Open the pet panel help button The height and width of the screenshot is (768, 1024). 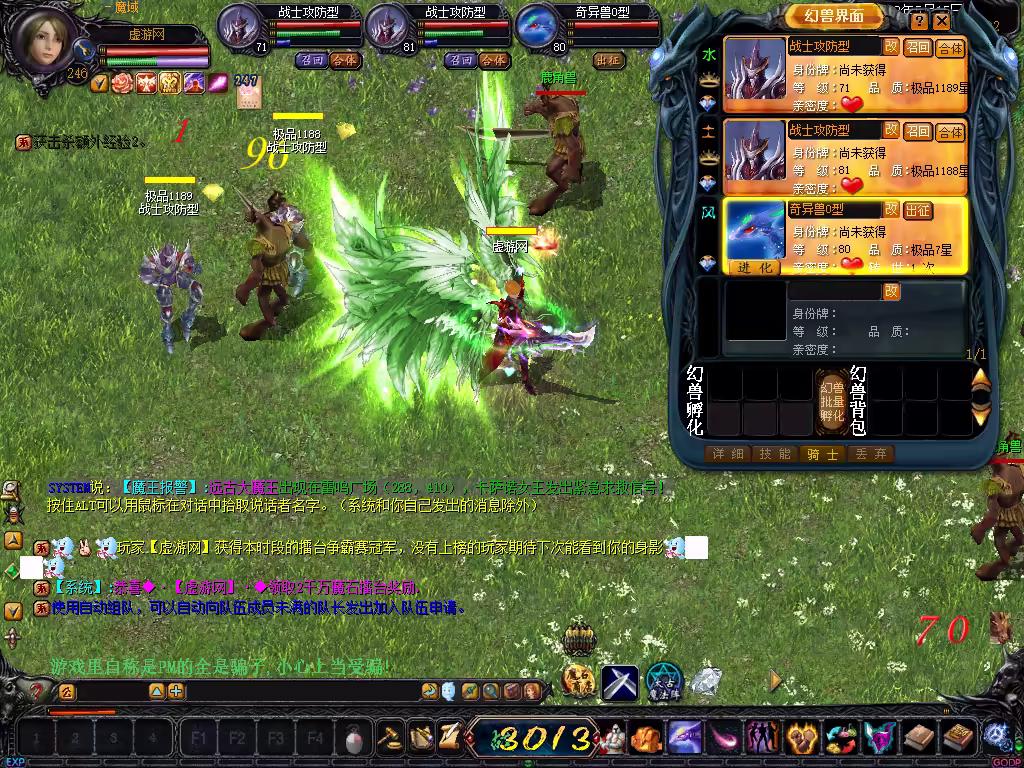pos(943,21)
